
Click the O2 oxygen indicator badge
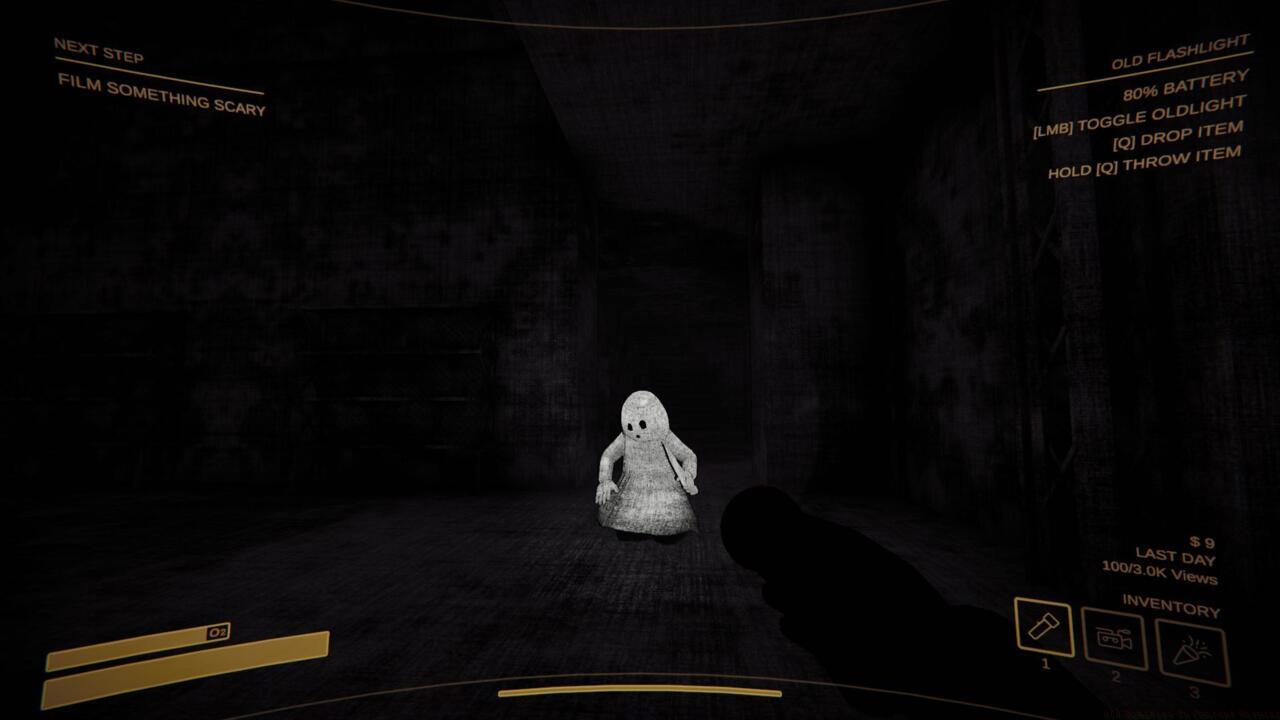point(220,630)
